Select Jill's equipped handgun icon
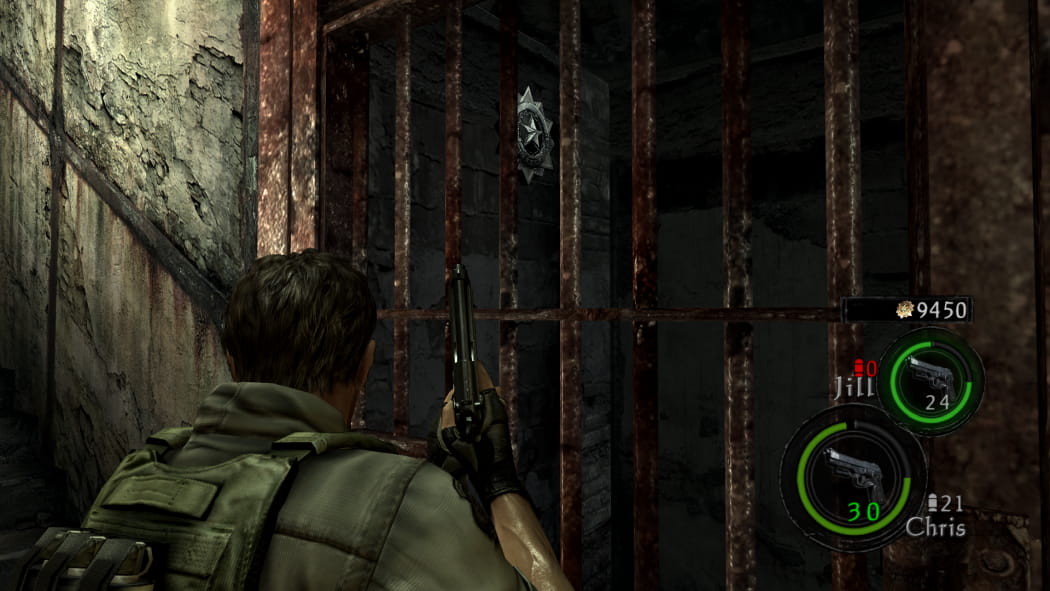1050x591 pixels. 929,373
